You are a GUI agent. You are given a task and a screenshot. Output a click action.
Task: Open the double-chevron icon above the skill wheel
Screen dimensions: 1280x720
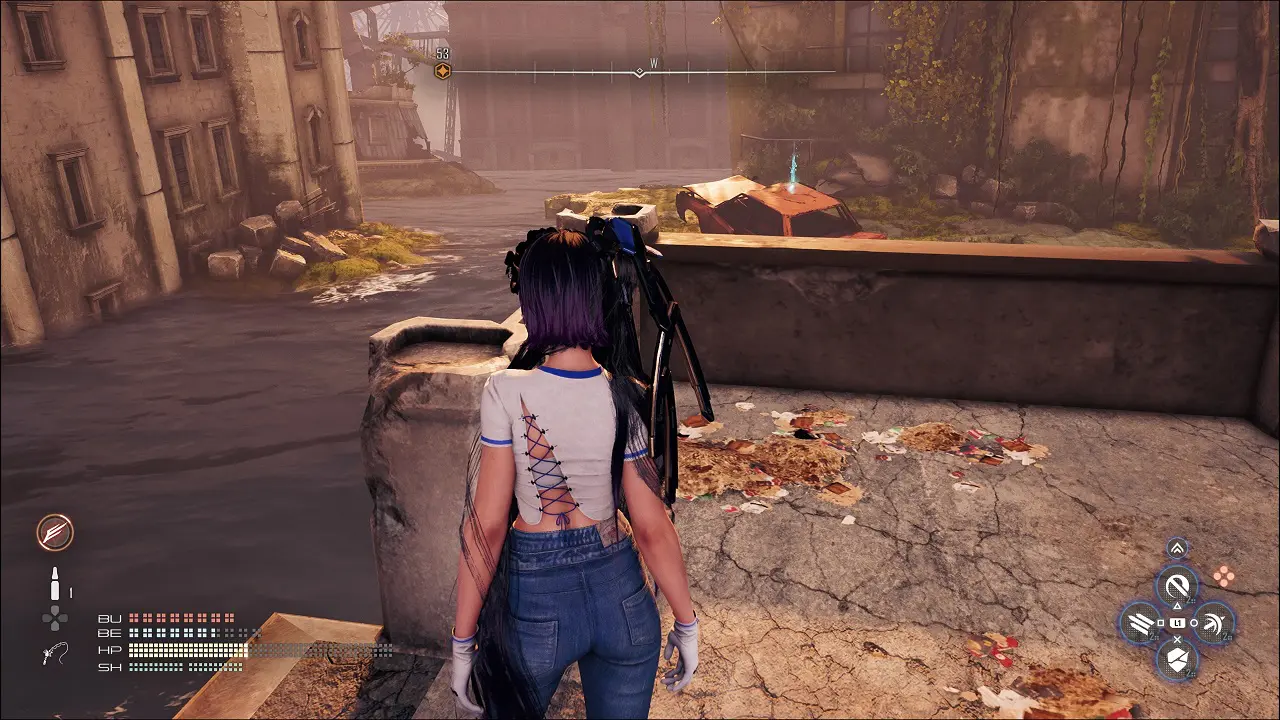[1177, 547]
